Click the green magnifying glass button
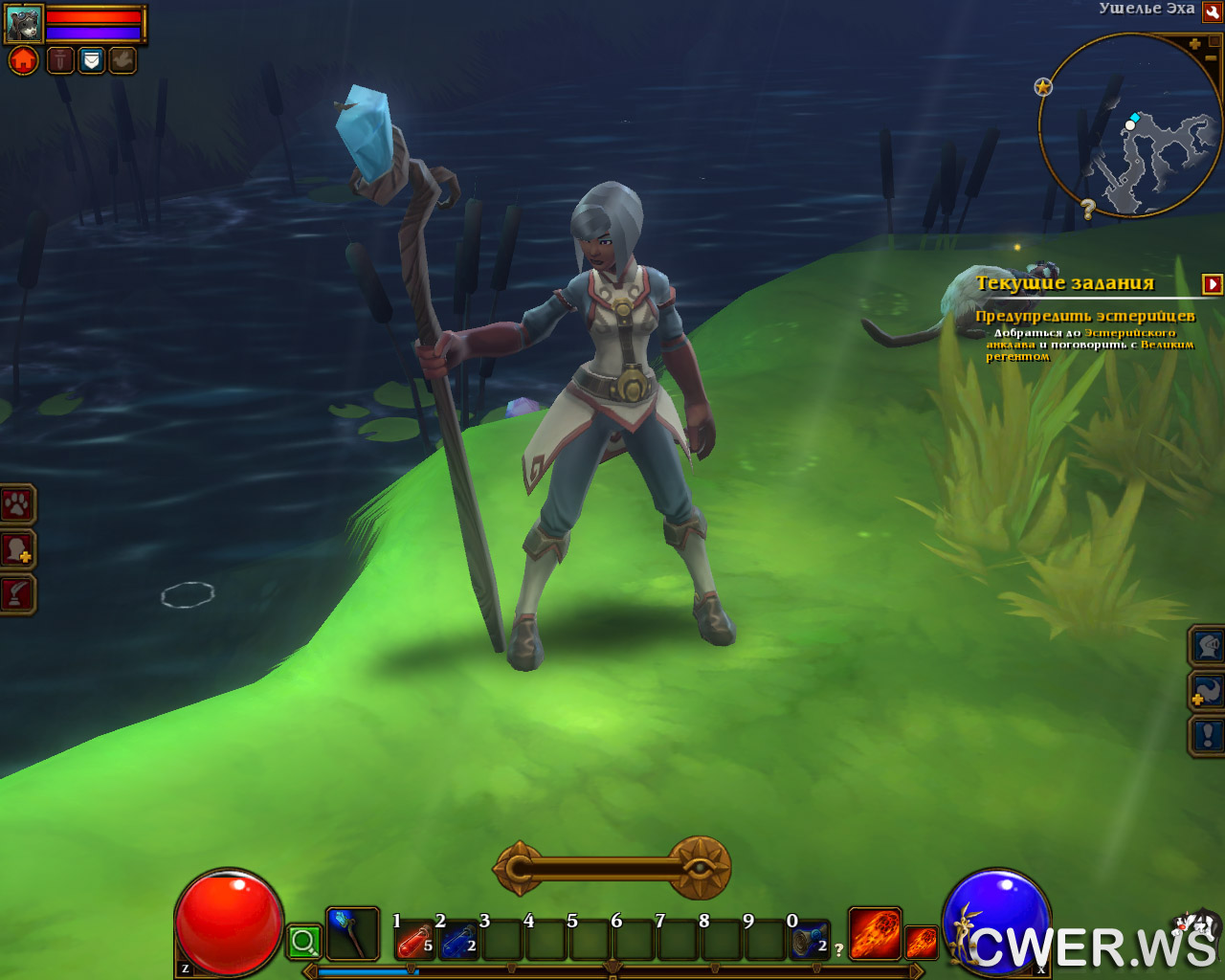The height and width of the screenshot is (980, 1225). [x=304, y=943]
